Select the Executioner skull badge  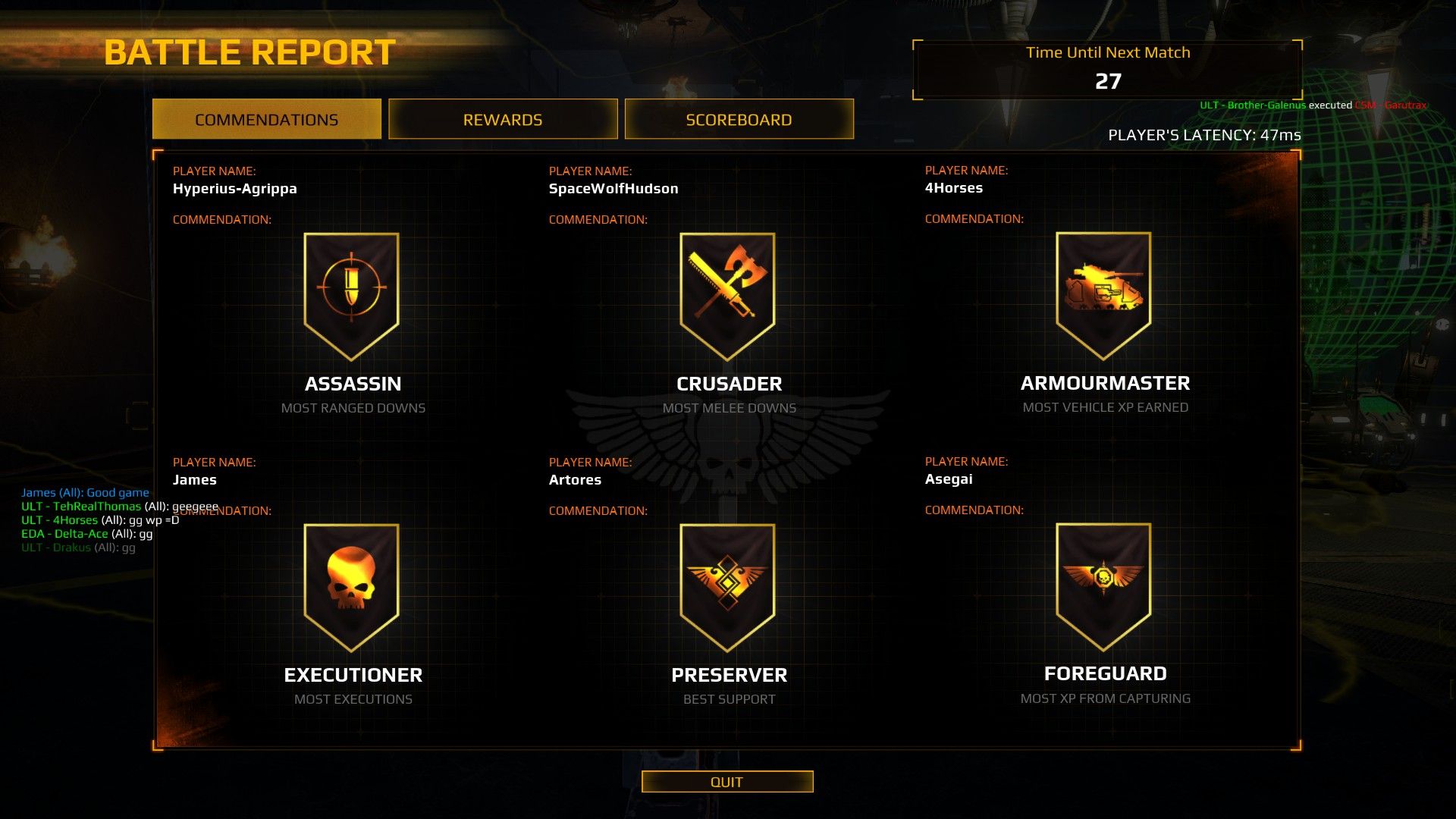351,585
